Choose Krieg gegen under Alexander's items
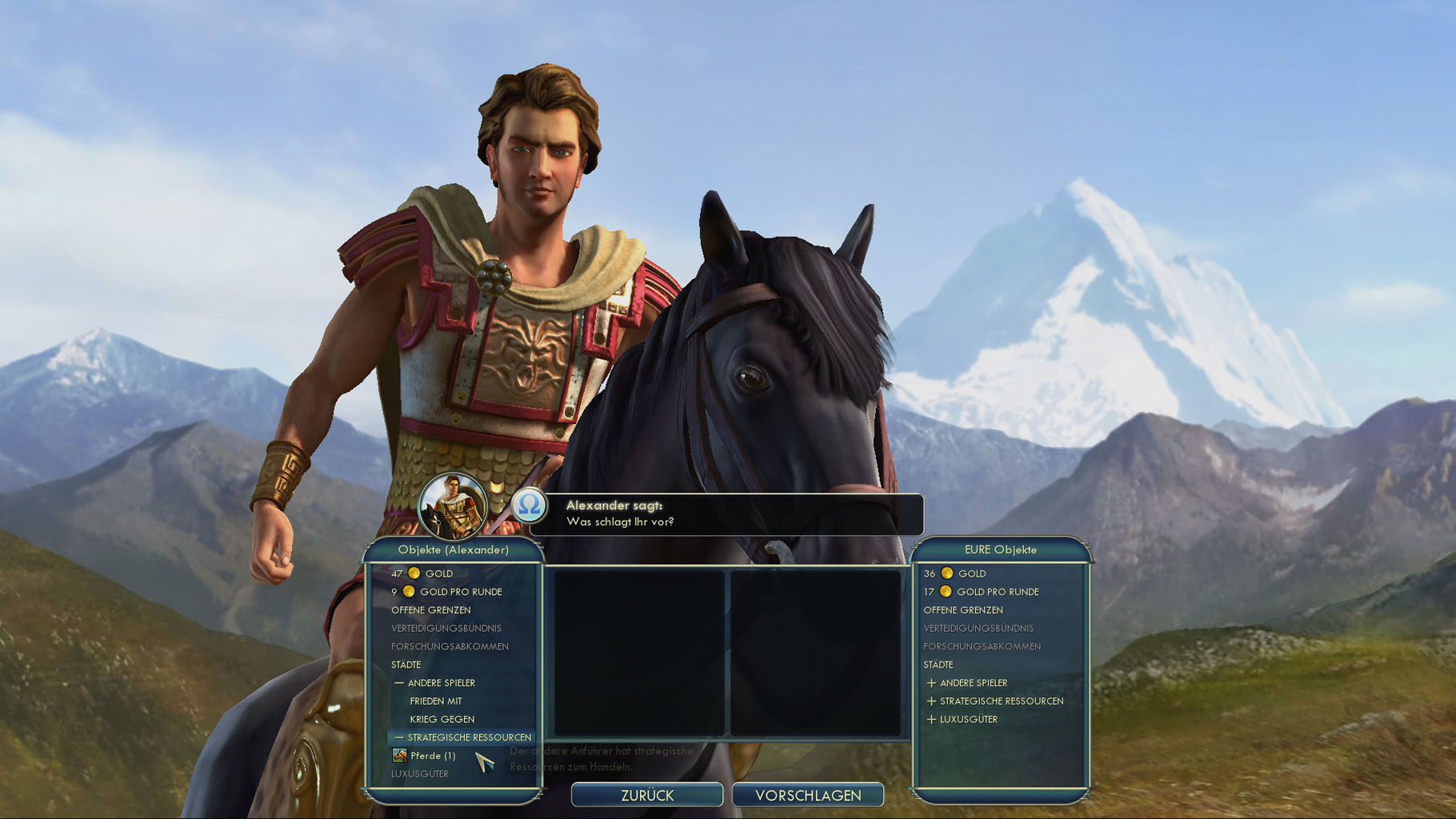Screen dimensions: 1456x819 tap(442, 720)
